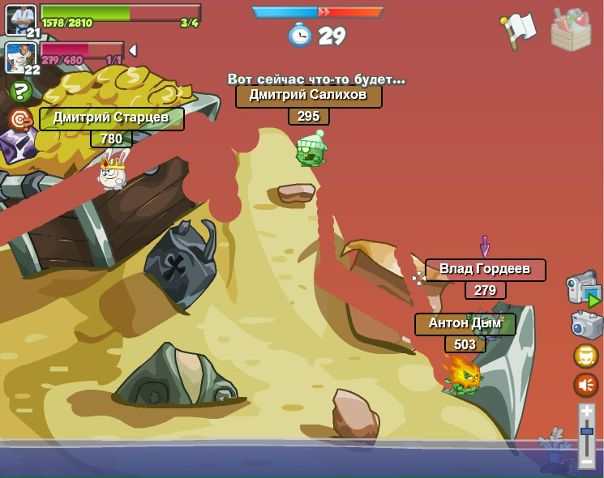Screen dimensions: 604x478
Task: Select the level 22 team avatar
Action: [19, 55]
